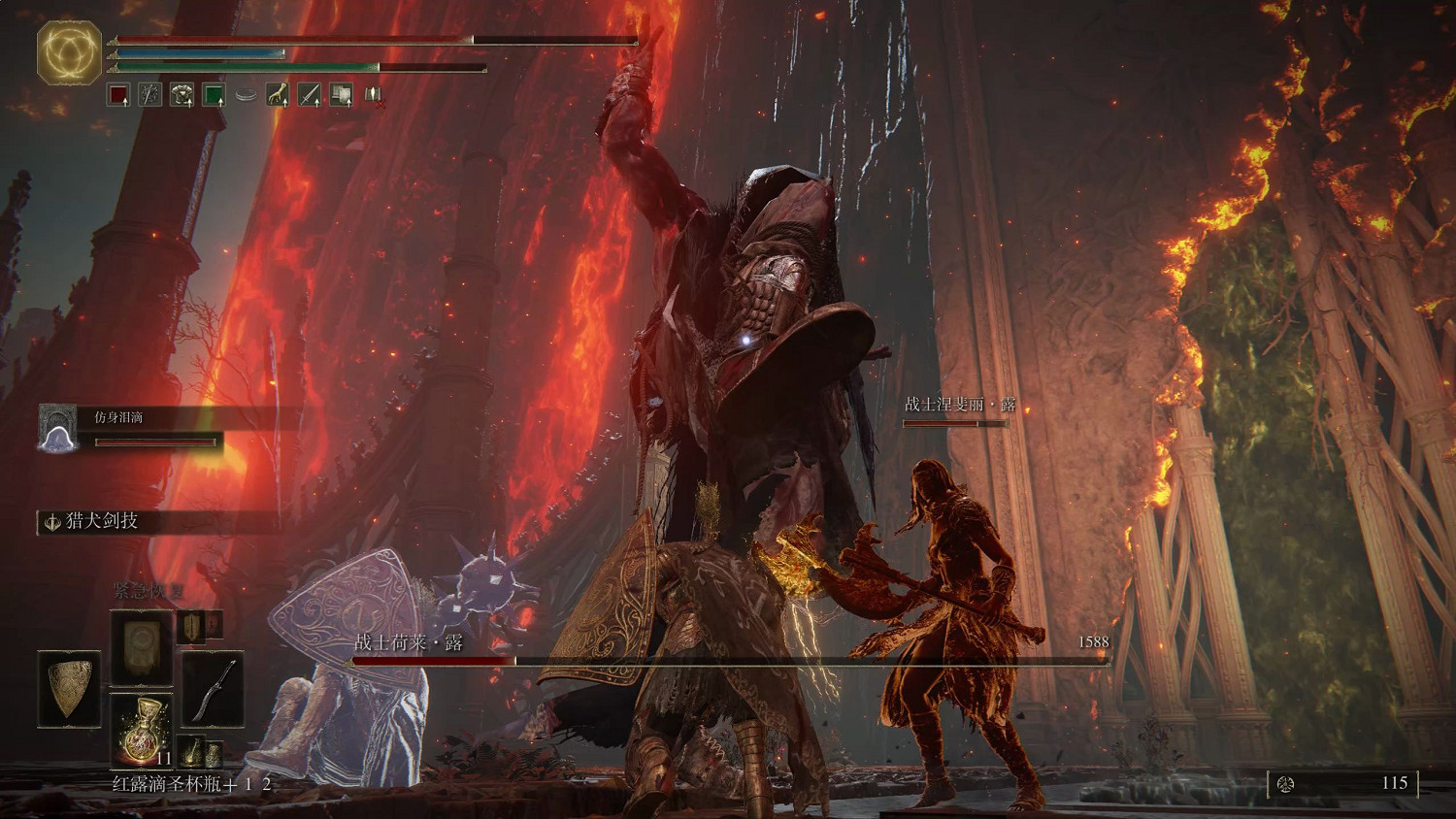Click the armor chestplate buff icon

pyautogui.click(x=182, y=95)
